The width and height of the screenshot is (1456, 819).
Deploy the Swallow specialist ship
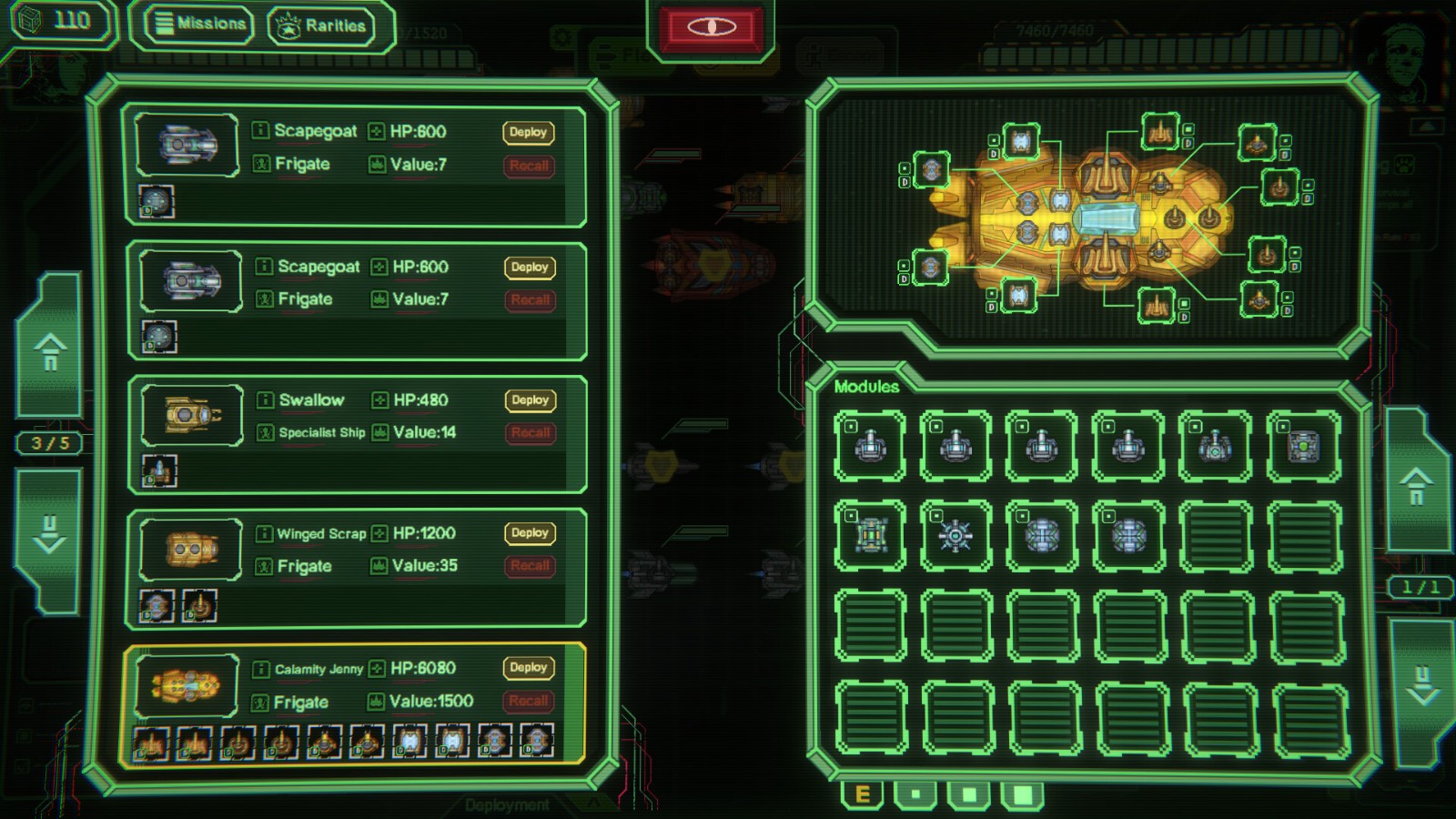[x=530, y=400]
